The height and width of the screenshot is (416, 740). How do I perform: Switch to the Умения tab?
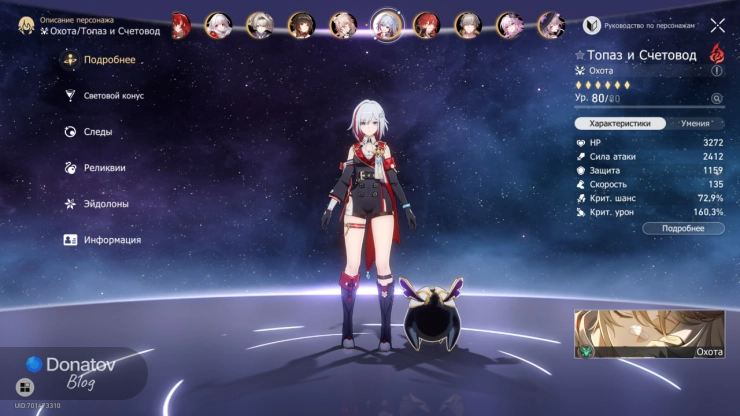point(695,124)
